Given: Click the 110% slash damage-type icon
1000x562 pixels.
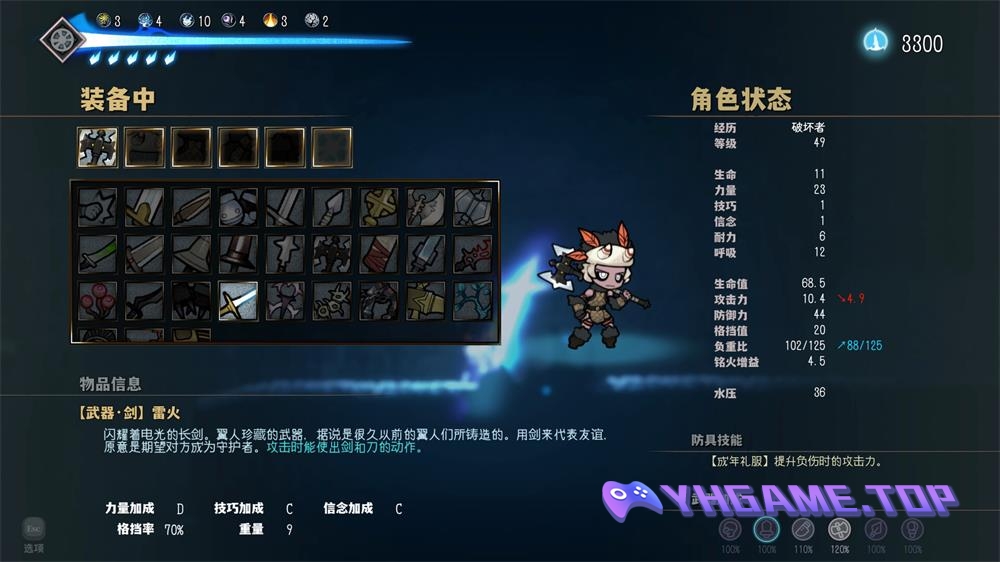Looking at the screenshot, I should click(x=803, y=530).
